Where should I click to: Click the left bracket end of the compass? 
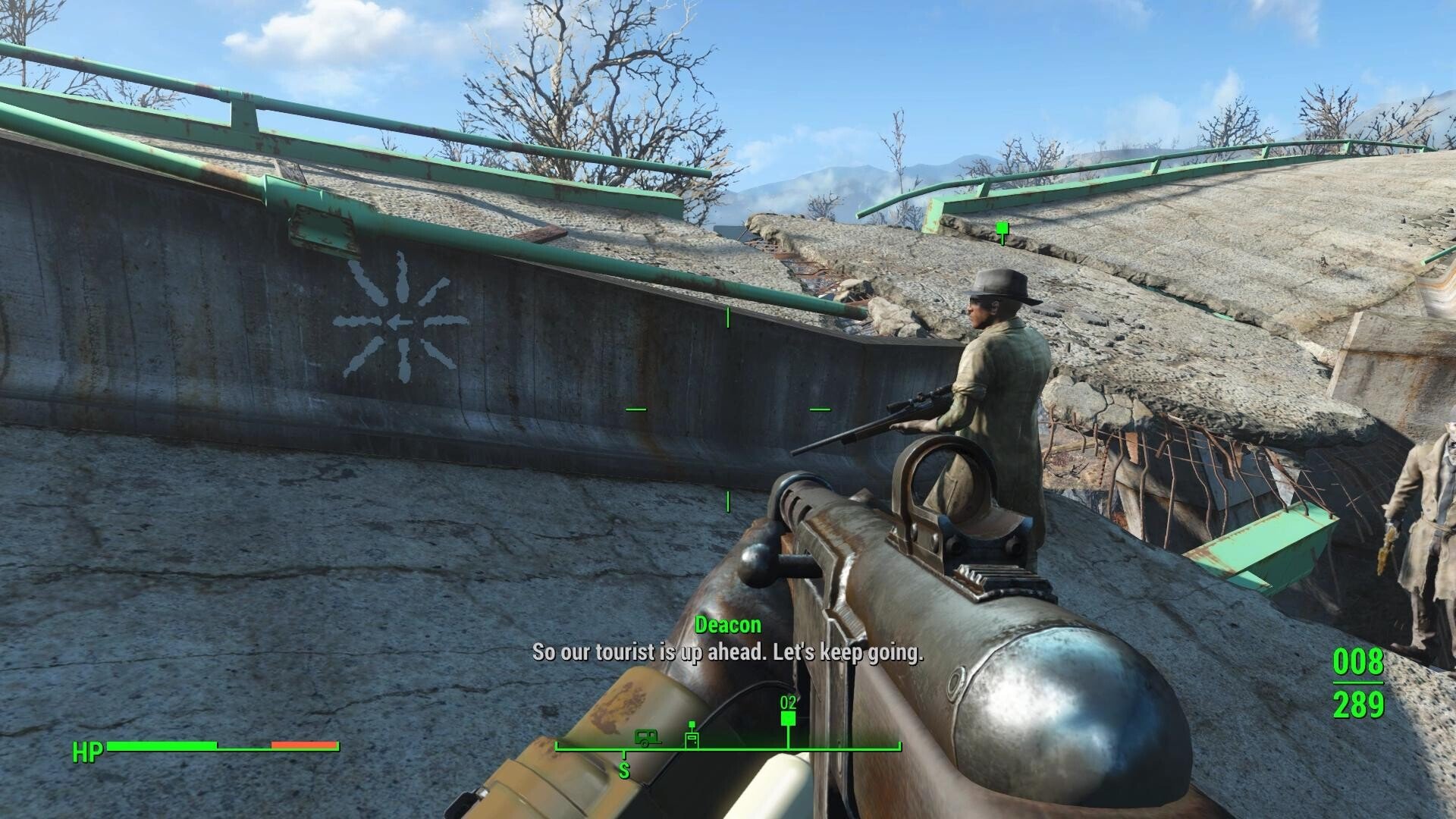(557, 747)
